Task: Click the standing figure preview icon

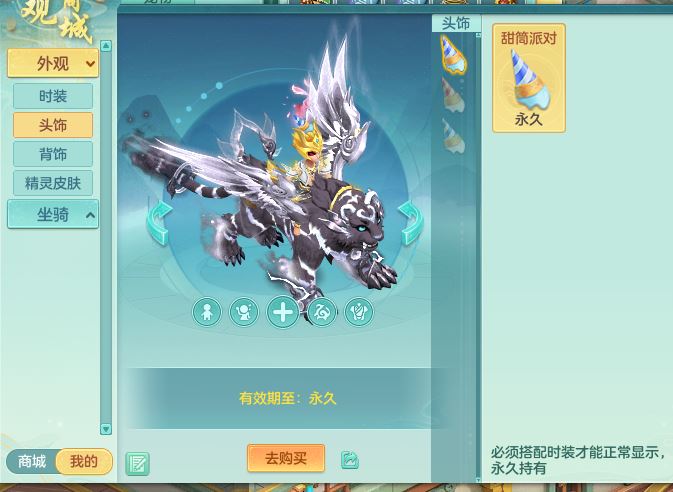Action: pyautogui.click(x=207, y=312)
